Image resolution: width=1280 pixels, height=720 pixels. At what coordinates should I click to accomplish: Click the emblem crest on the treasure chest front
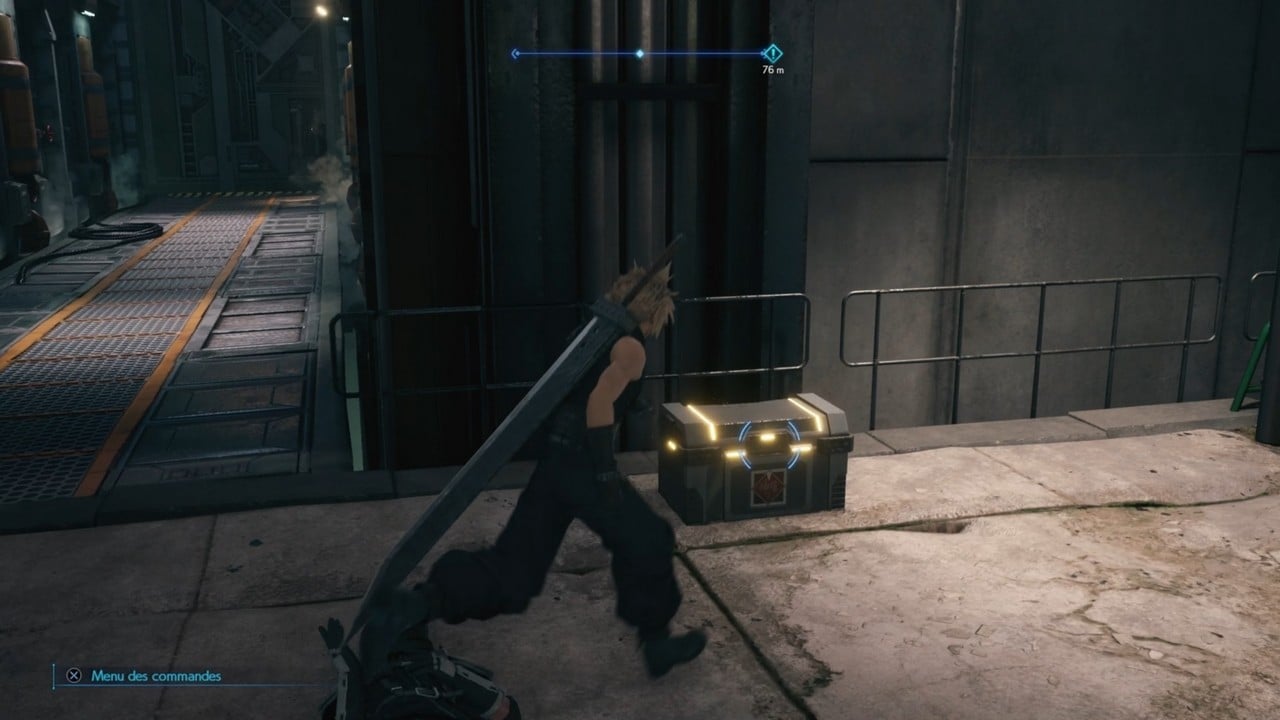[766, 490]
